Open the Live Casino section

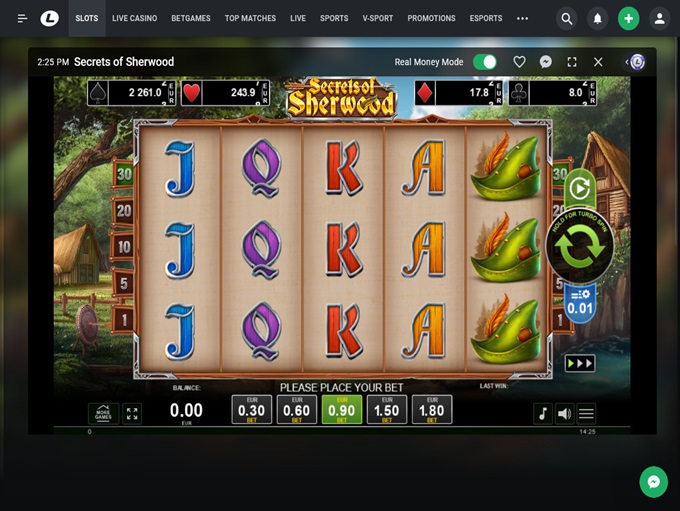(133, 18)
